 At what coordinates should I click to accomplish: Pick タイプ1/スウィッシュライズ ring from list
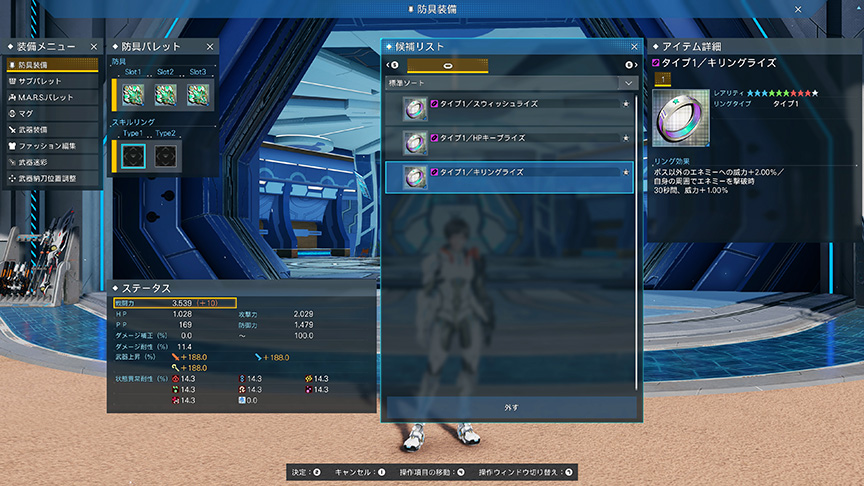[510, 107]
